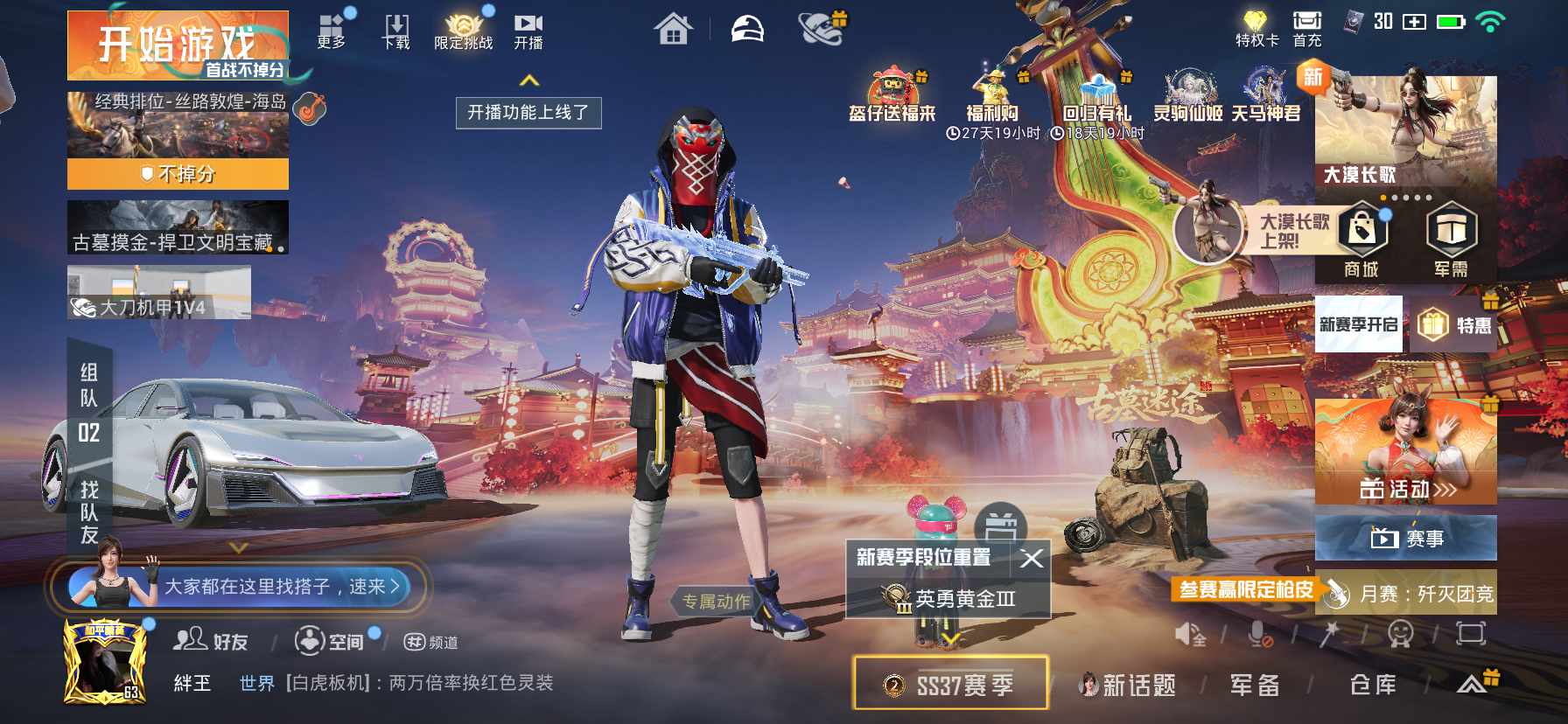Click the home icon in top bar
This screenshot has height=724, width=1568.
click(675, 27)
